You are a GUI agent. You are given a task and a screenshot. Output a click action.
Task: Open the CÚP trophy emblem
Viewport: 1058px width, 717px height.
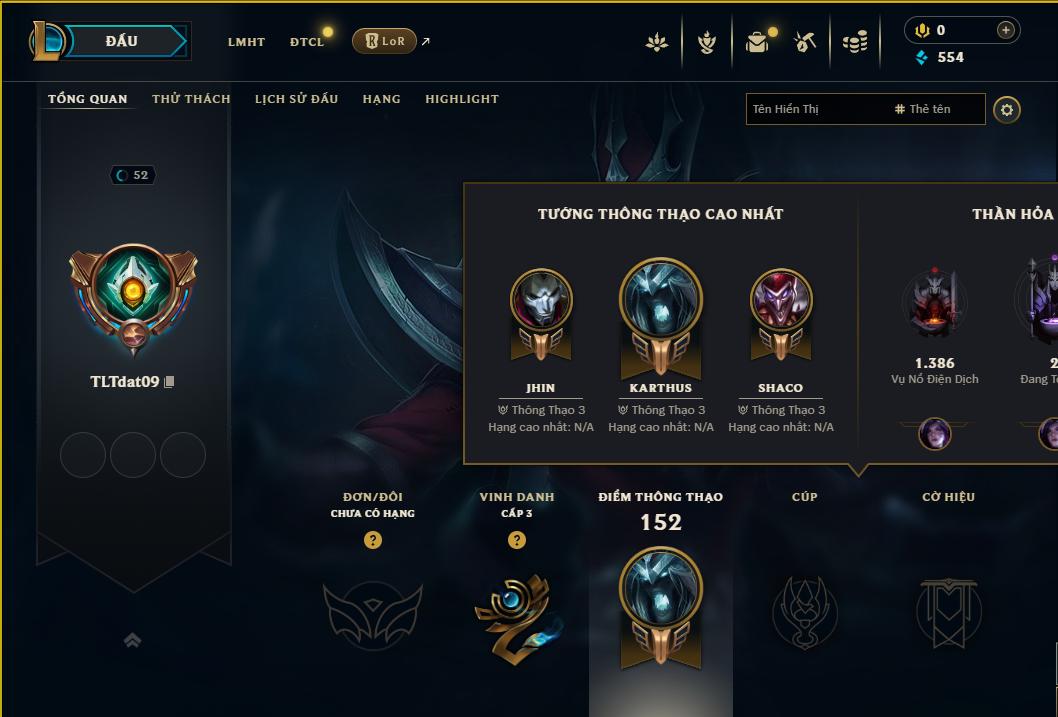pyautogui.click(x=804, y=611)
